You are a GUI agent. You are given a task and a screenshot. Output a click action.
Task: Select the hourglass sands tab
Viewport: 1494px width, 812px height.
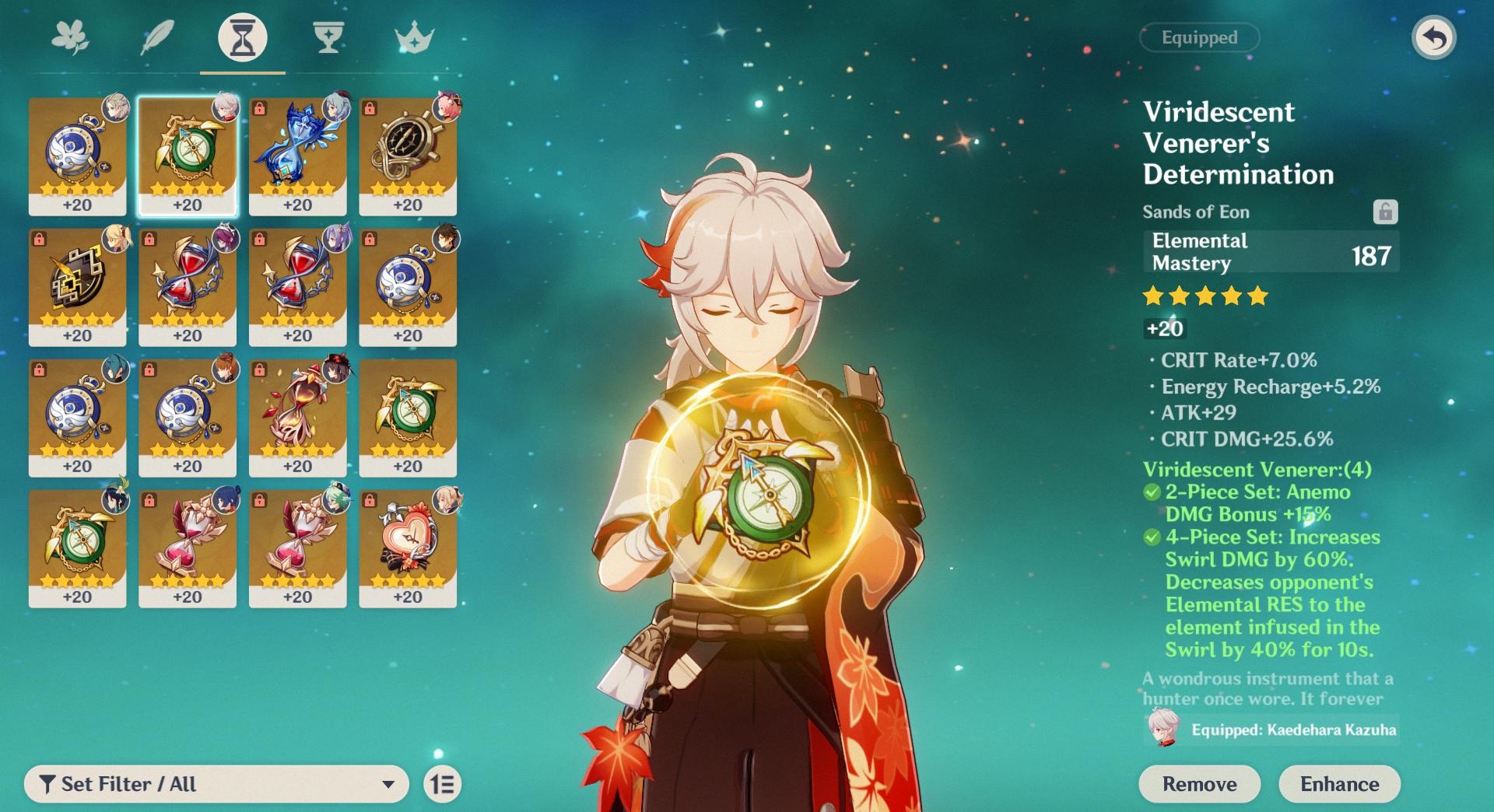click(242, 37)
